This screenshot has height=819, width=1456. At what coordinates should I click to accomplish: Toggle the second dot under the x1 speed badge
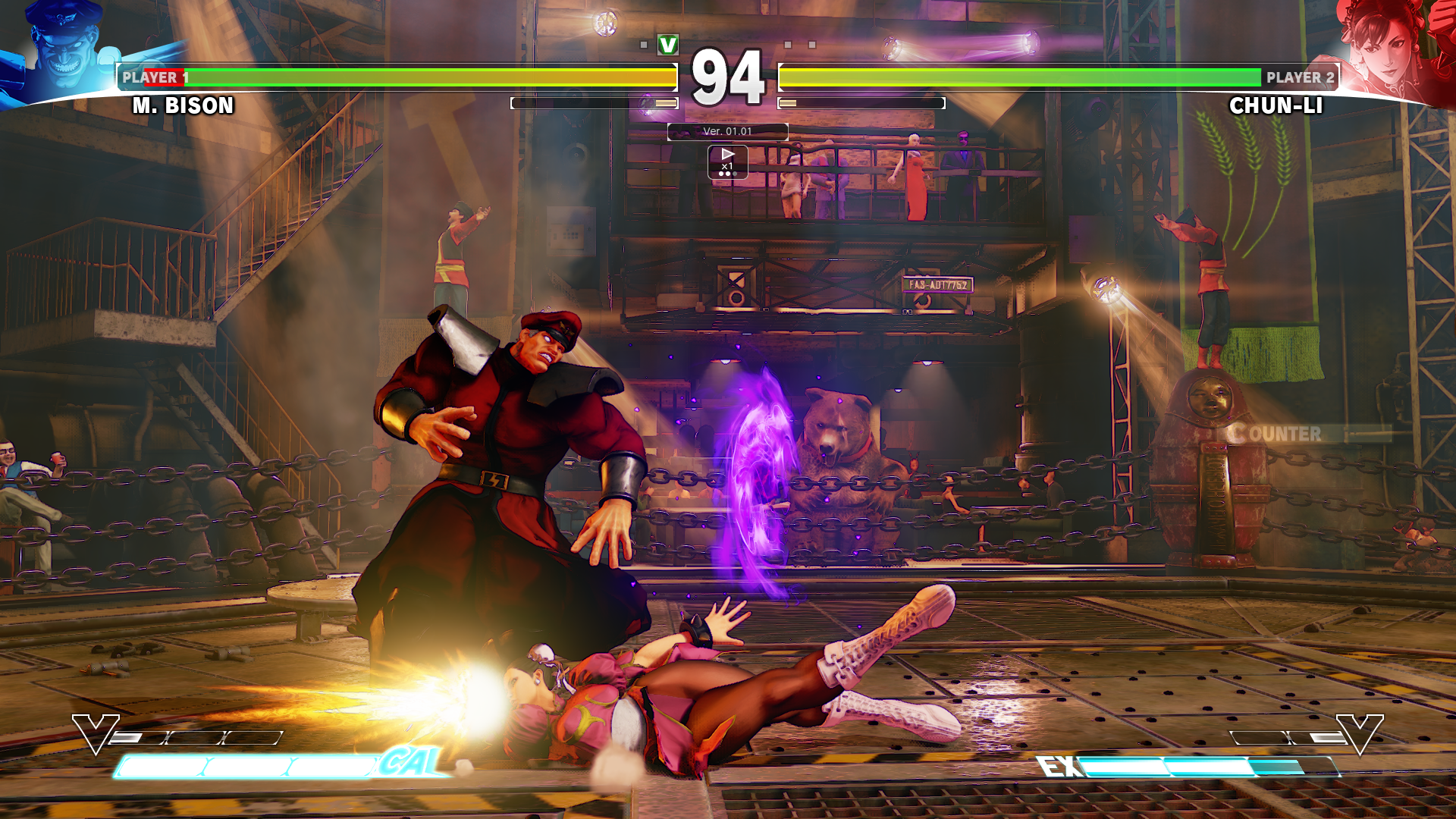727,174
